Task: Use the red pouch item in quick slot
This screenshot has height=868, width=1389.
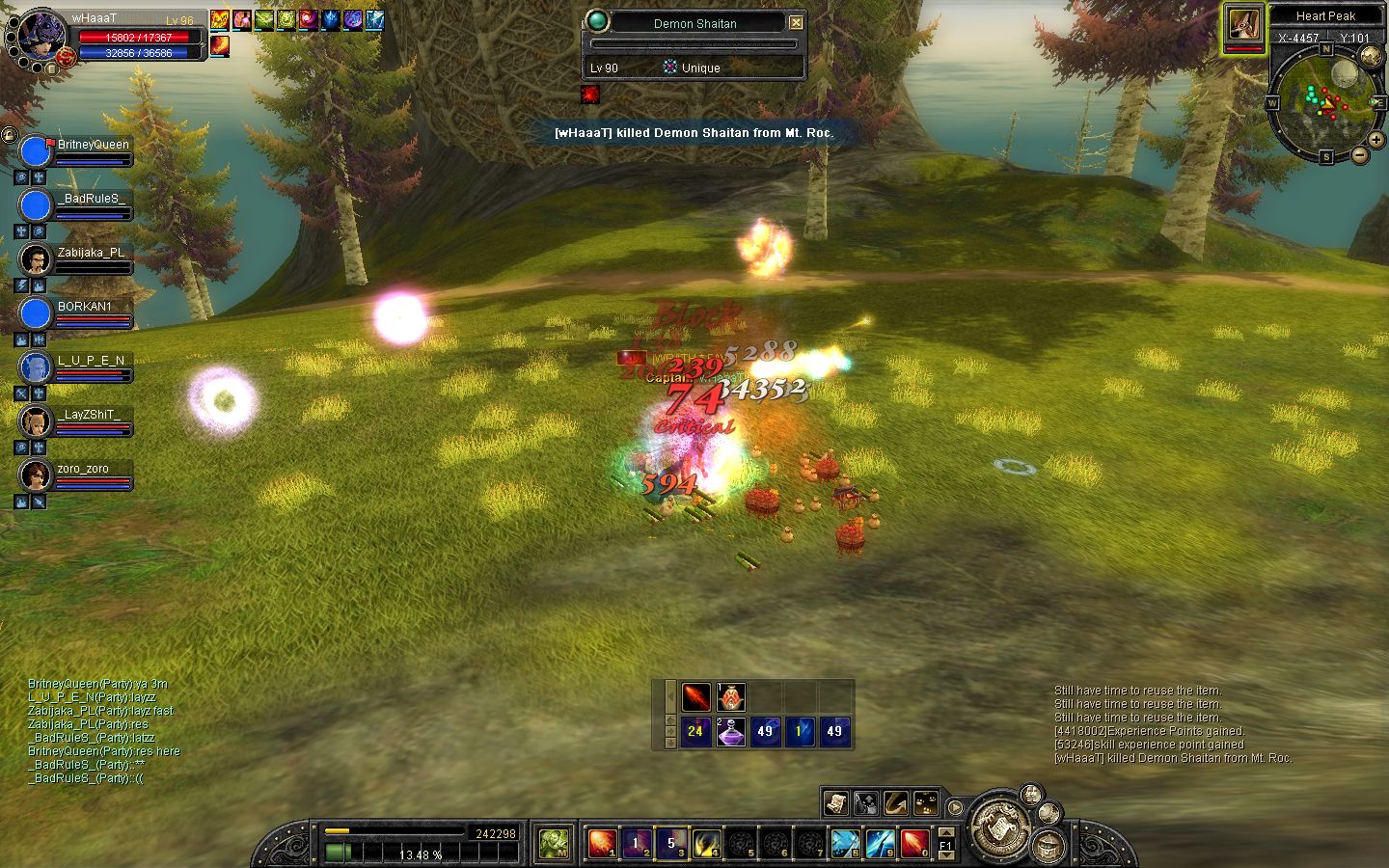Action: click(x=730, y=696)
